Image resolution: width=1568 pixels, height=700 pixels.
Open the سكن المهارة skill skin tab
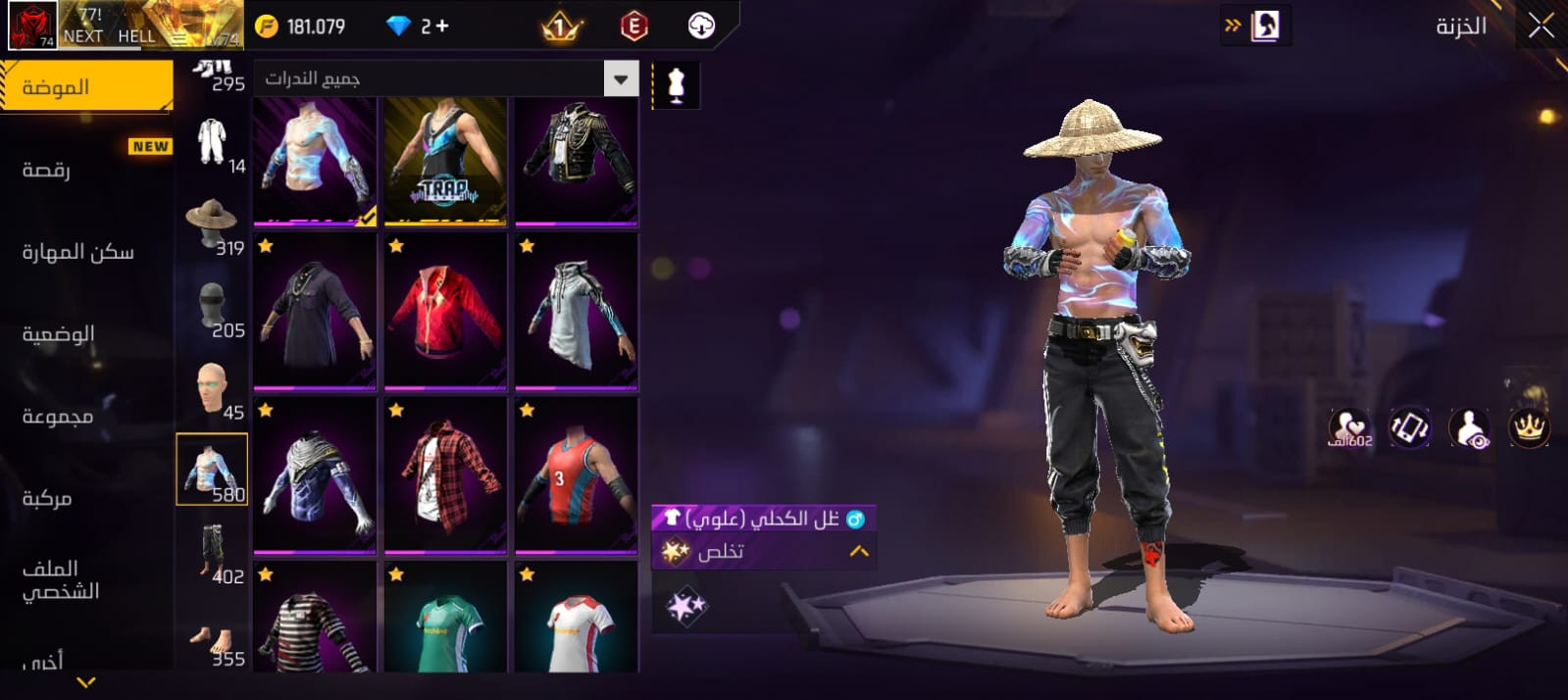point(77,253)
